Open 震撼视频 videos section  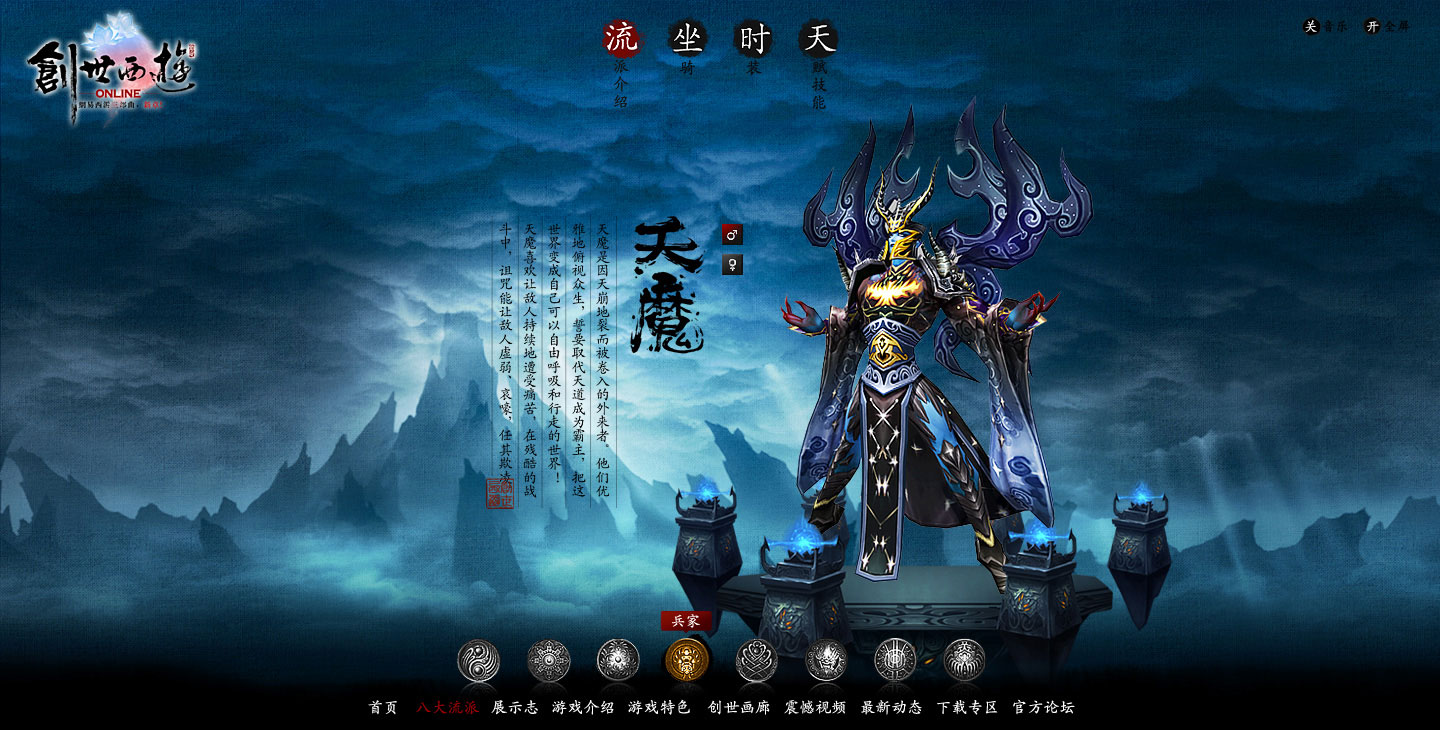pyautogui.click(x=815, y=707)
